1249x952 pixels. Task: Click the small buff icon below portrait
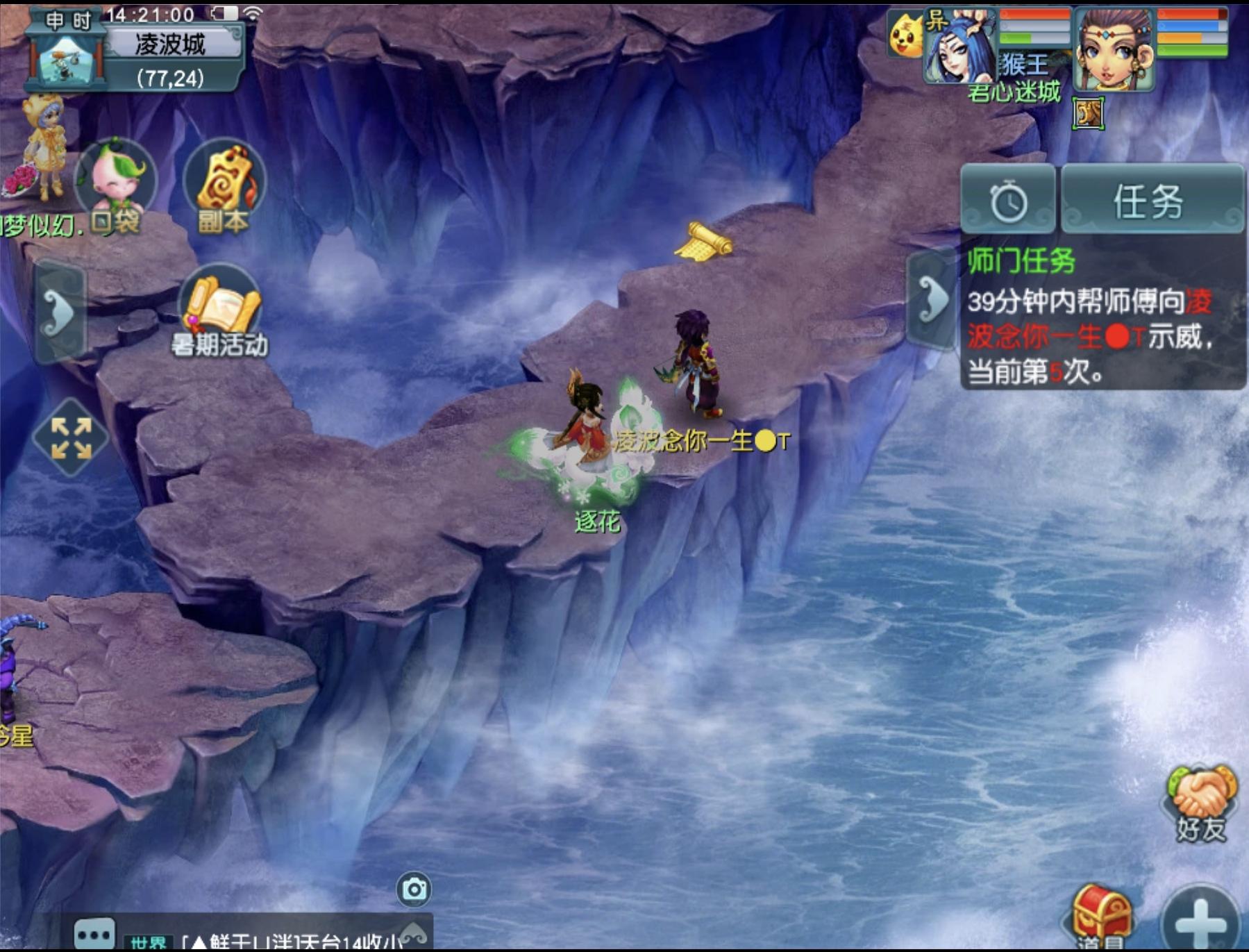click(1088, 113)
